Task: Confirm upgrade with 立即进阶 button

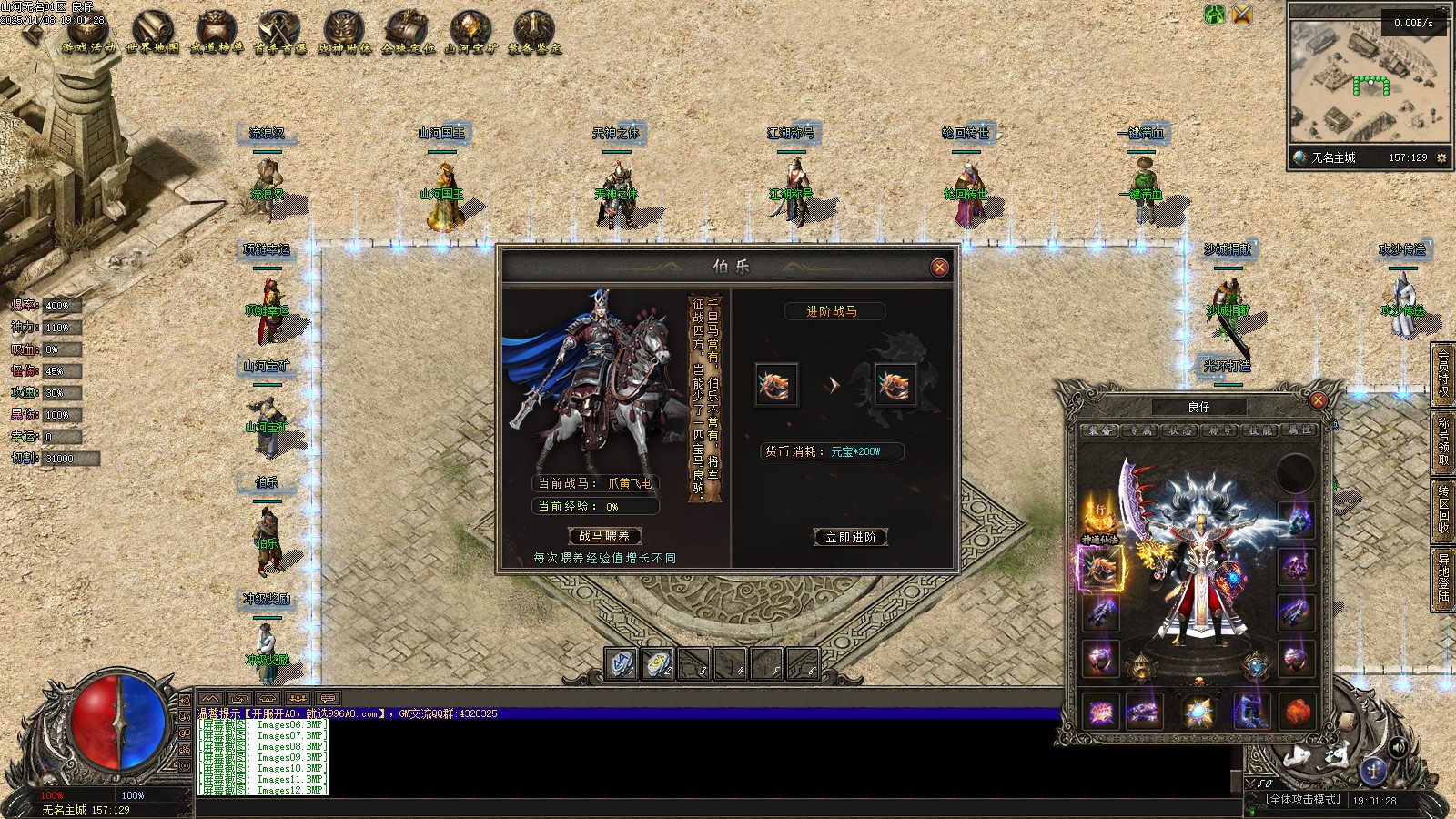Action: click(x=851, y=537)
